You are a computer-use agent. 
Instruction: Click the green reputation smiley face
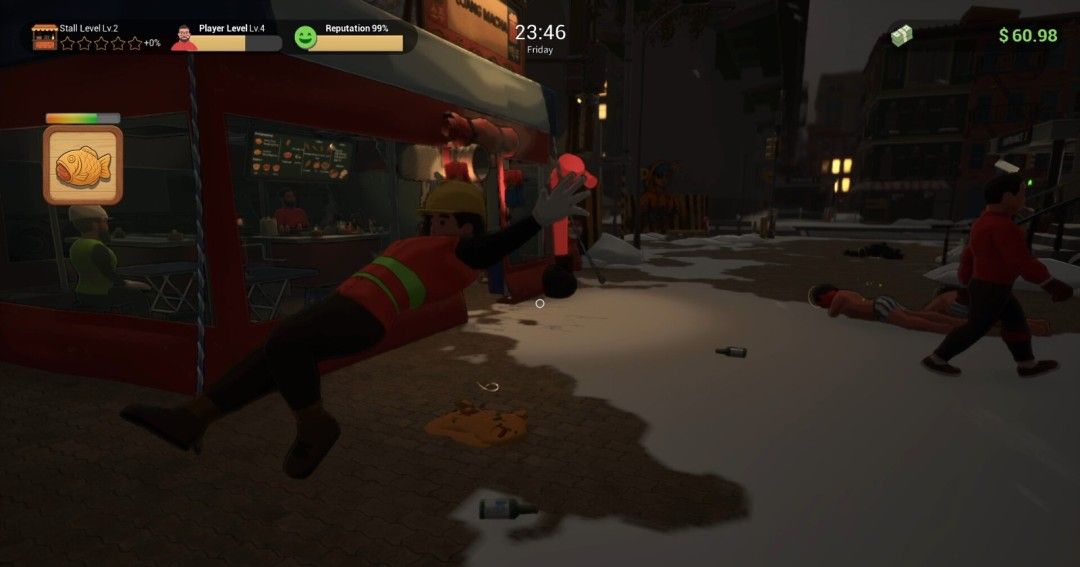click(306, 38)
